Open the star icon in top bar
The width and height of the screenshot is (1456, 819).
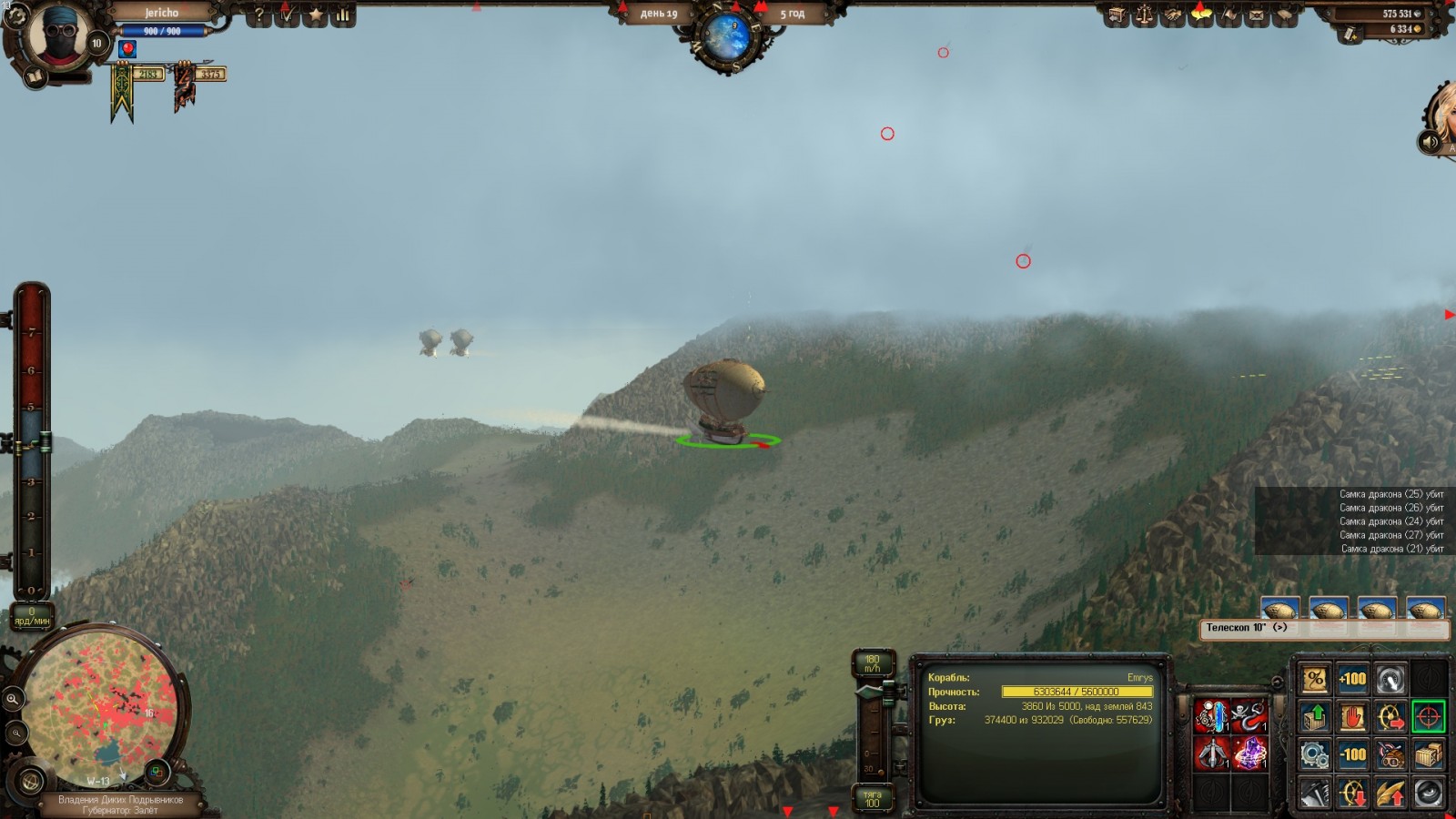click(x=315, y=15)
